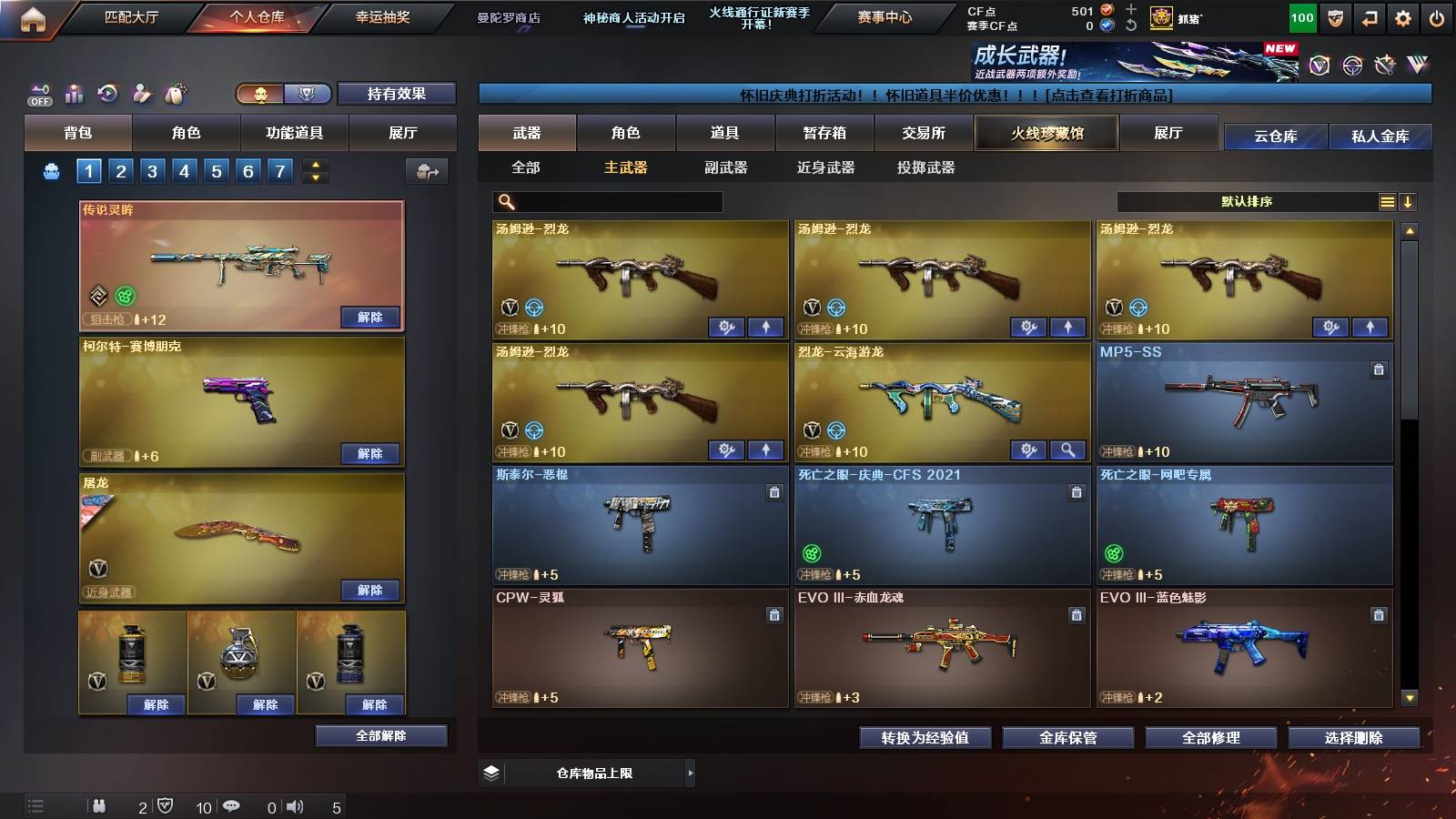Expand the 仓库物品上限 section
The image size is (1456, 819).
pos(692,772)
